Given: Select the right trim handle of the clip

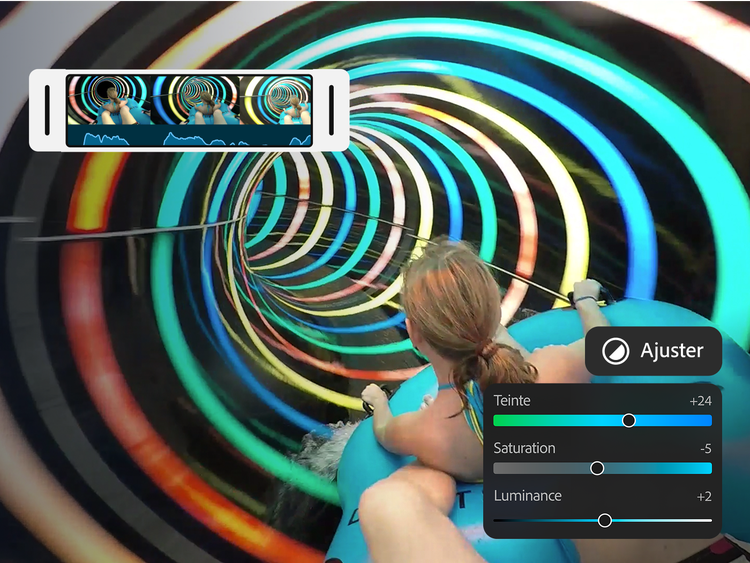Looking at the screenshot, I should [x=330, y=110].
